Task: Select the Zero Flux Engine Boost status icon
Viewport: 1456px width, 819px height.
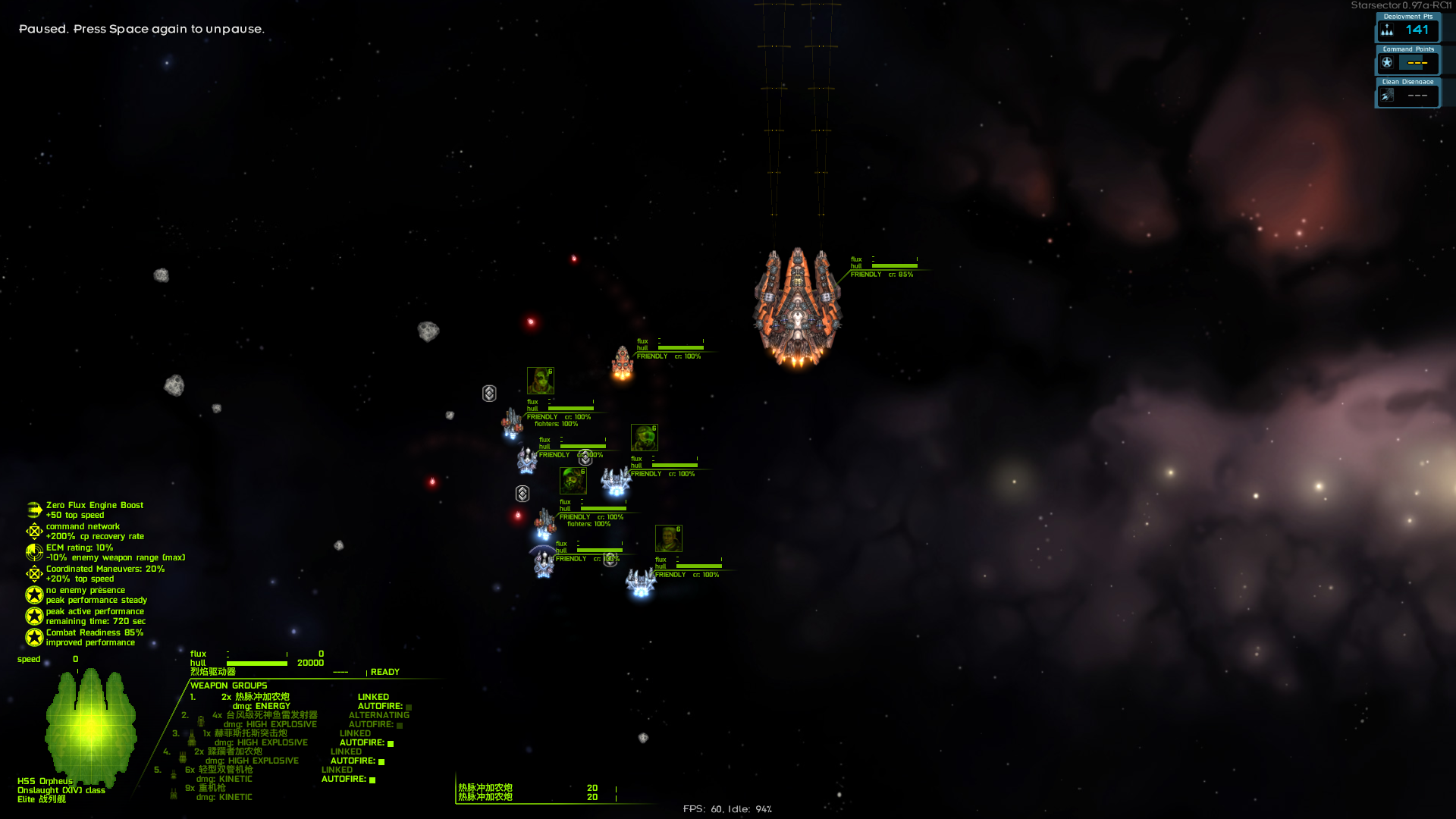Action: point(33,510)
